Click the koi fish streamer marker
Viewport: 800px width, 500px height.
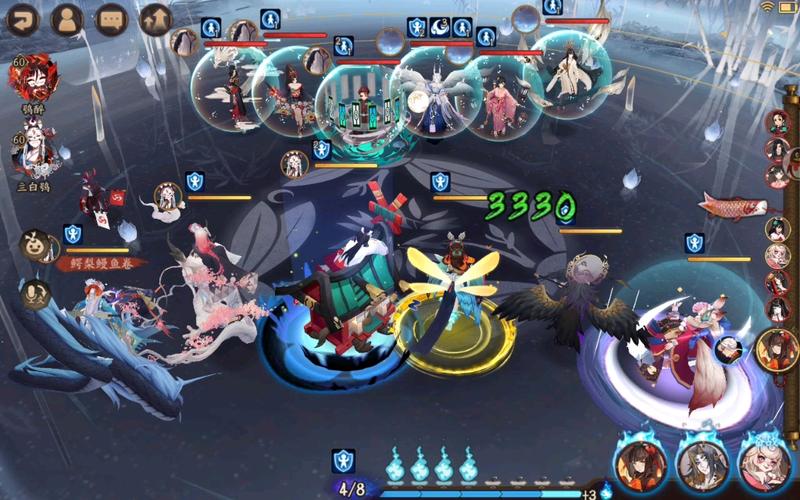[733, 208]
